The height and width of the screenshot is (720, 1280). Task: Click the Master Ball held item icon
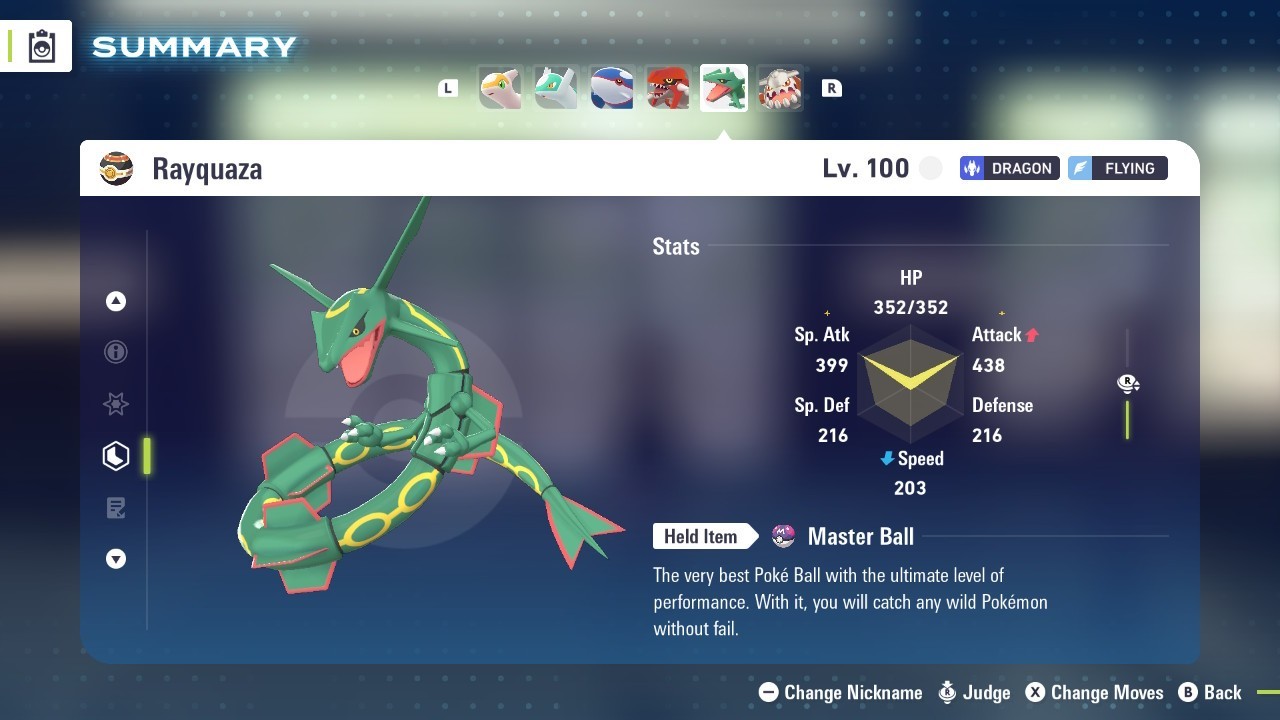click(x=784, y=537)
